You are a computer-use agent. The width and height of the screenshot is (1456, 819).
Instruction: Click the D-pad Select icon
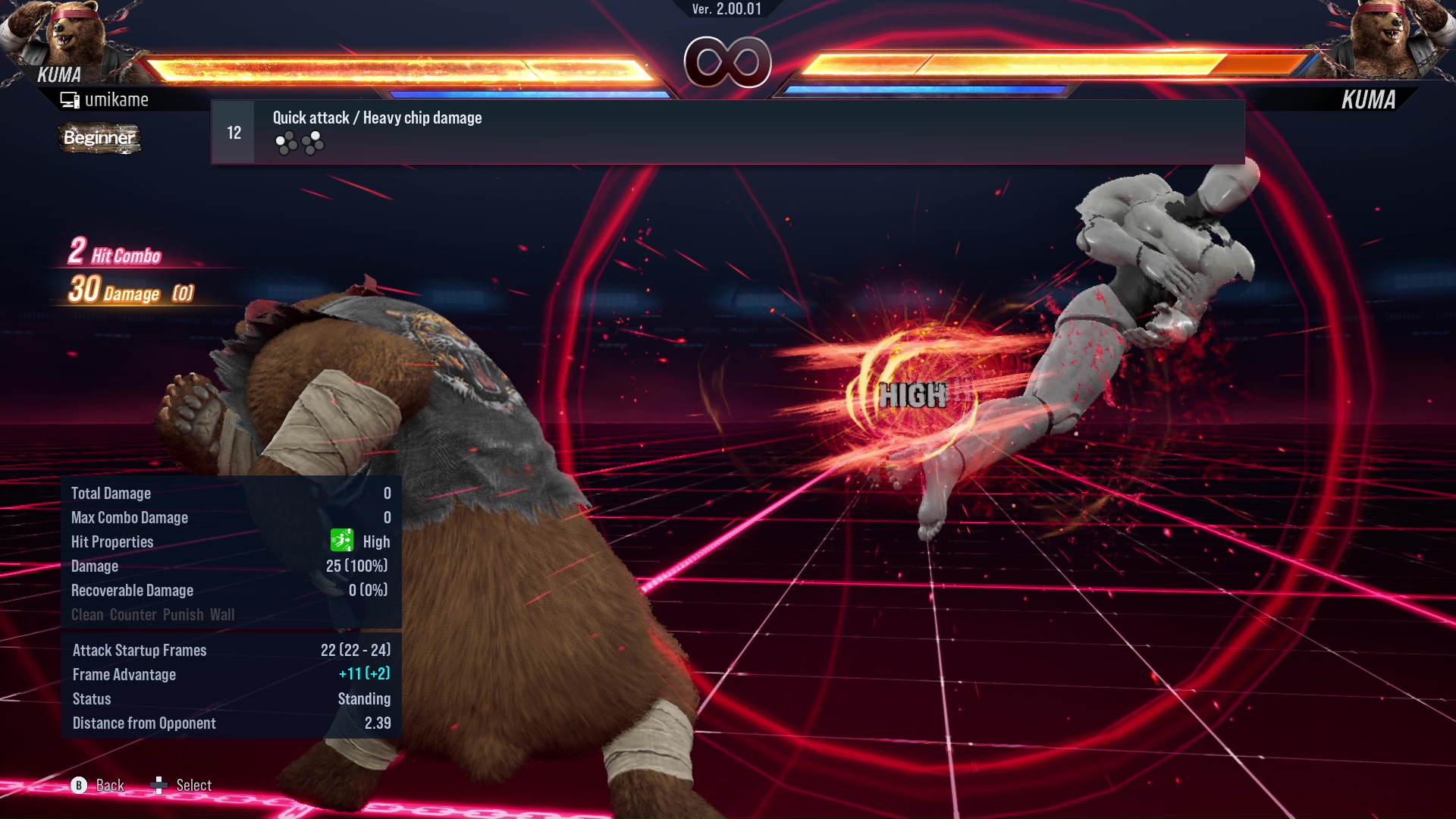tap(159, 786)
